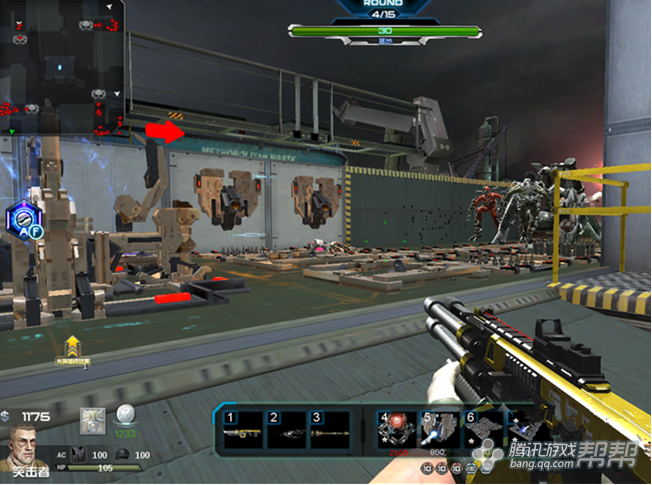Choose weapon slot 2
Viewport: 652px width, 485px height.
coord(285,431)
